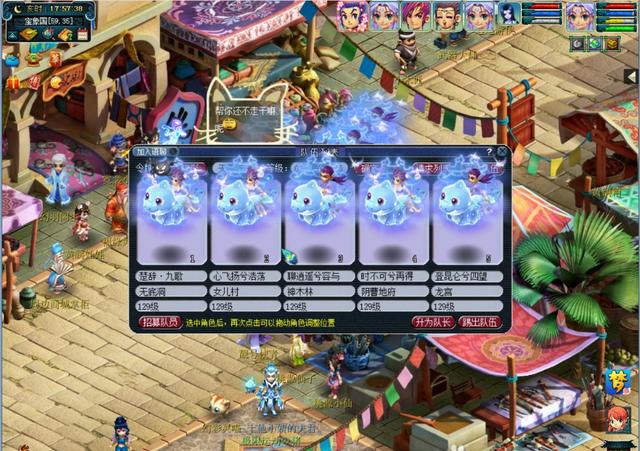Close the team list window

(502, 152)
